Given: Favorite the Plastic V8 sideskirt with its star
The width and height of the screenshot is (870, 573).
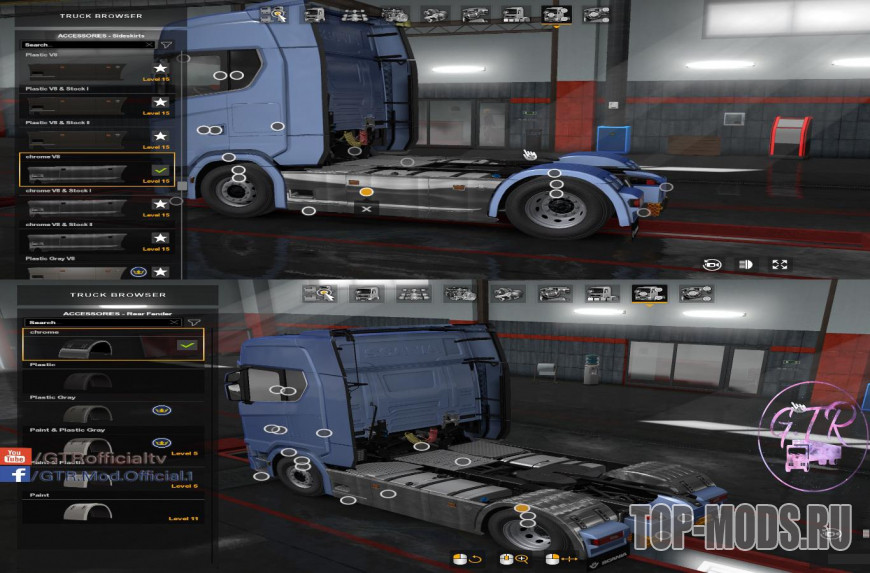Looking at the screenshot, I should click(x=160, y=68).
